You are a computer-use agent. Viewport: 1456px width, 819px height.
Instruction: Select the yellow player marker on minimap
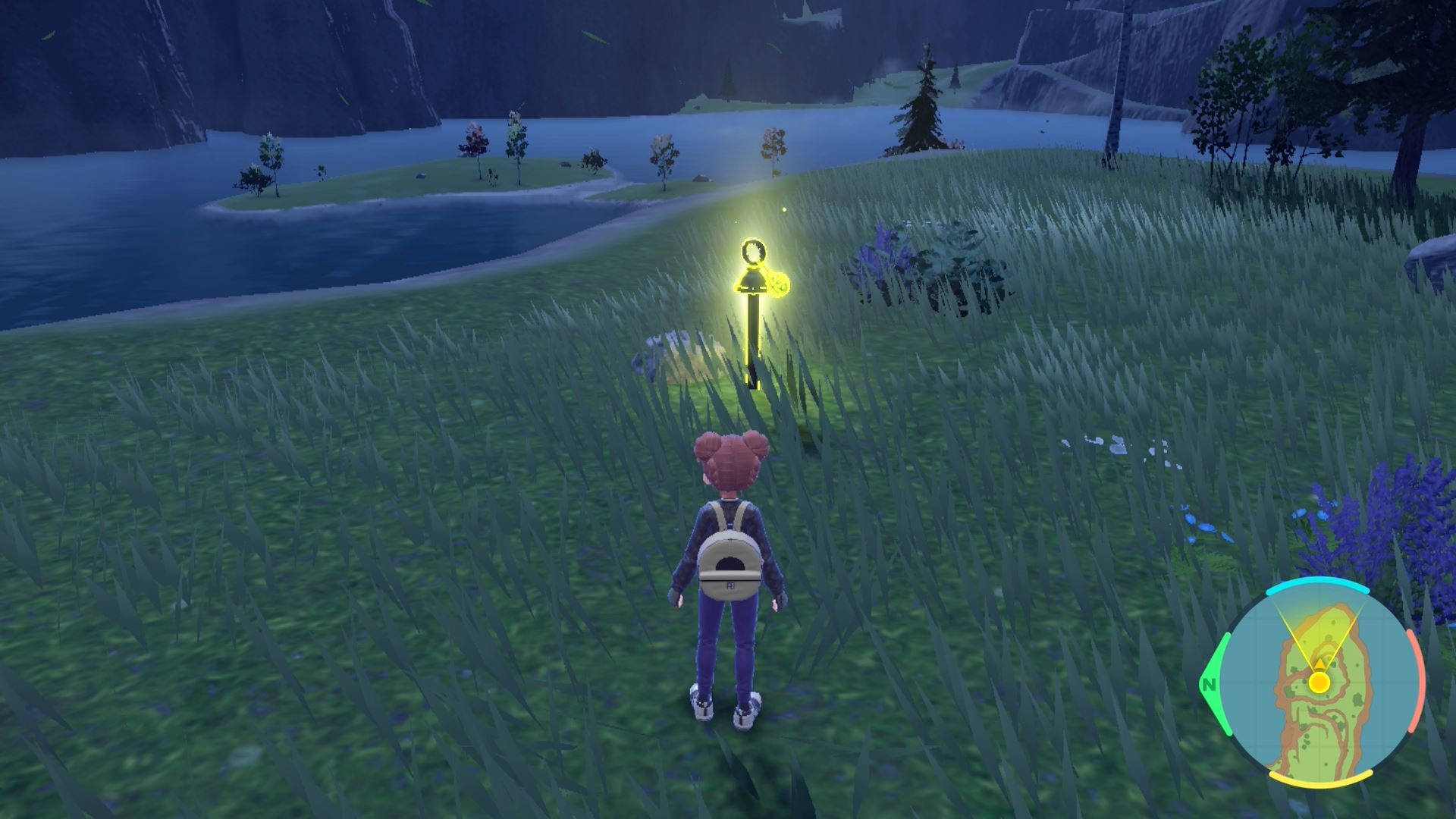coord(1319,682)
